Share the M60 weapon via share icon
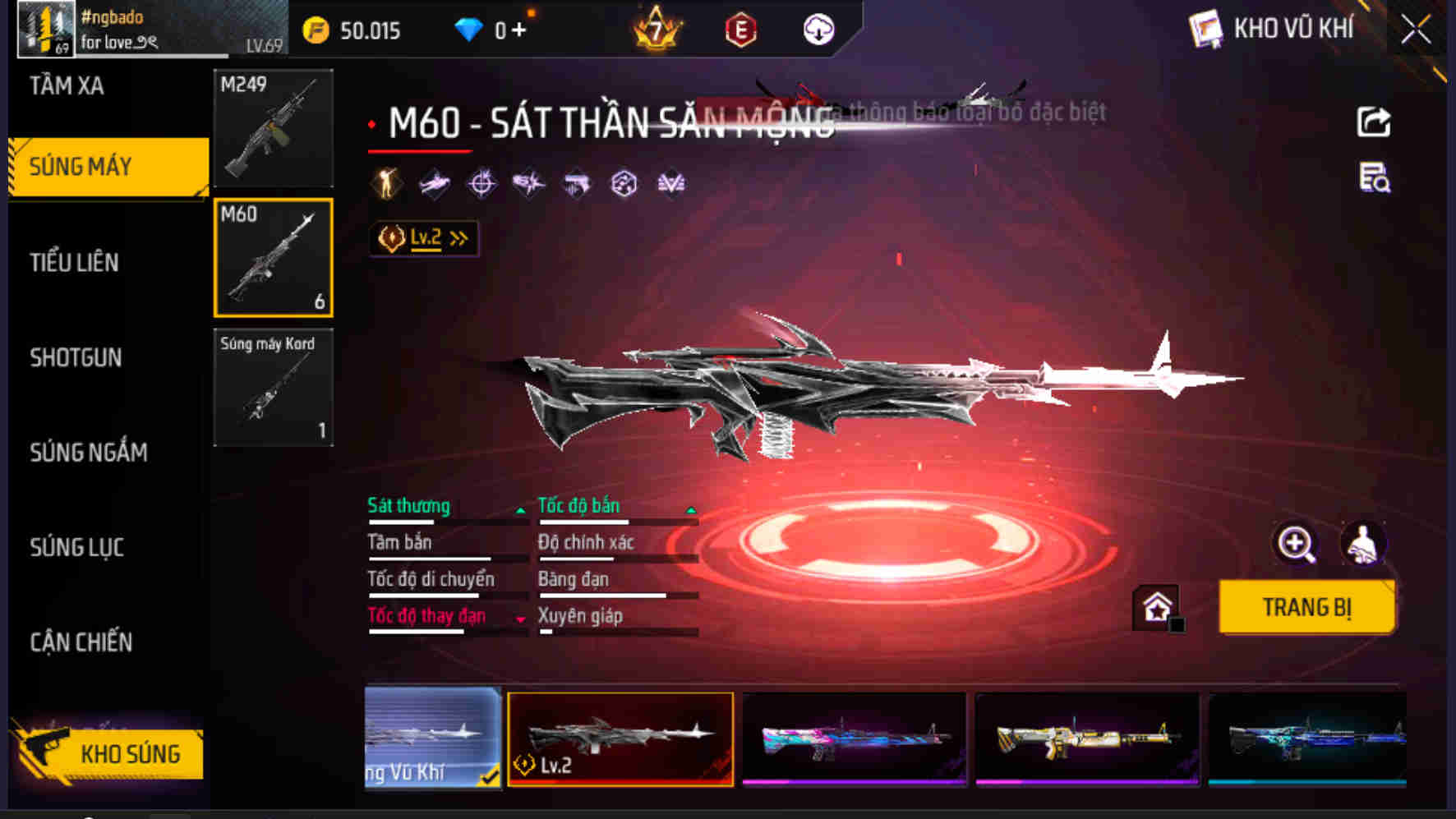 (1373, 122)
